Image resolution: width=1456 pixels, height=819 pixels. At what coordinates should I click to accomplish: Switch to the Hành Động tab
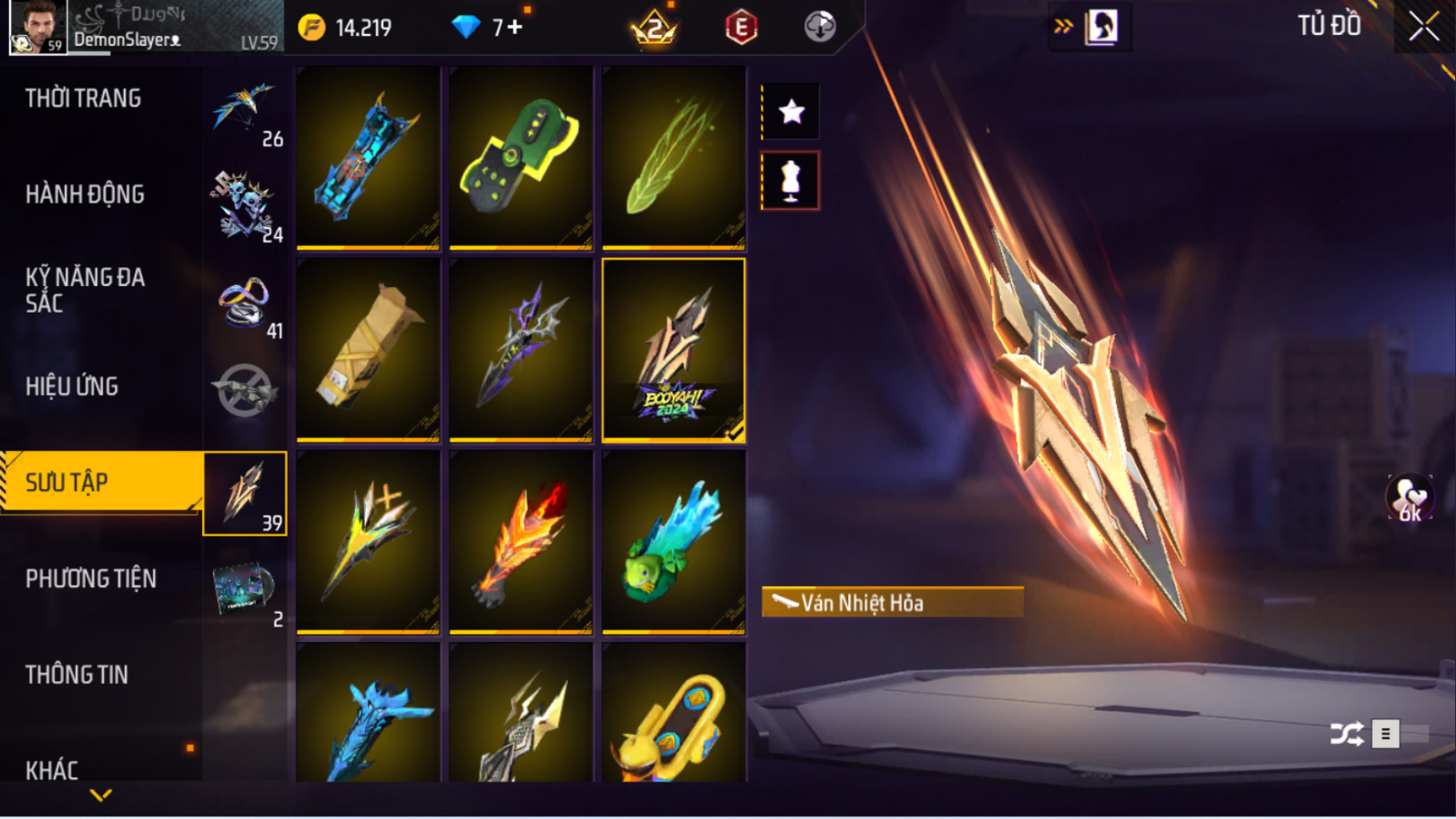(85, 195)
